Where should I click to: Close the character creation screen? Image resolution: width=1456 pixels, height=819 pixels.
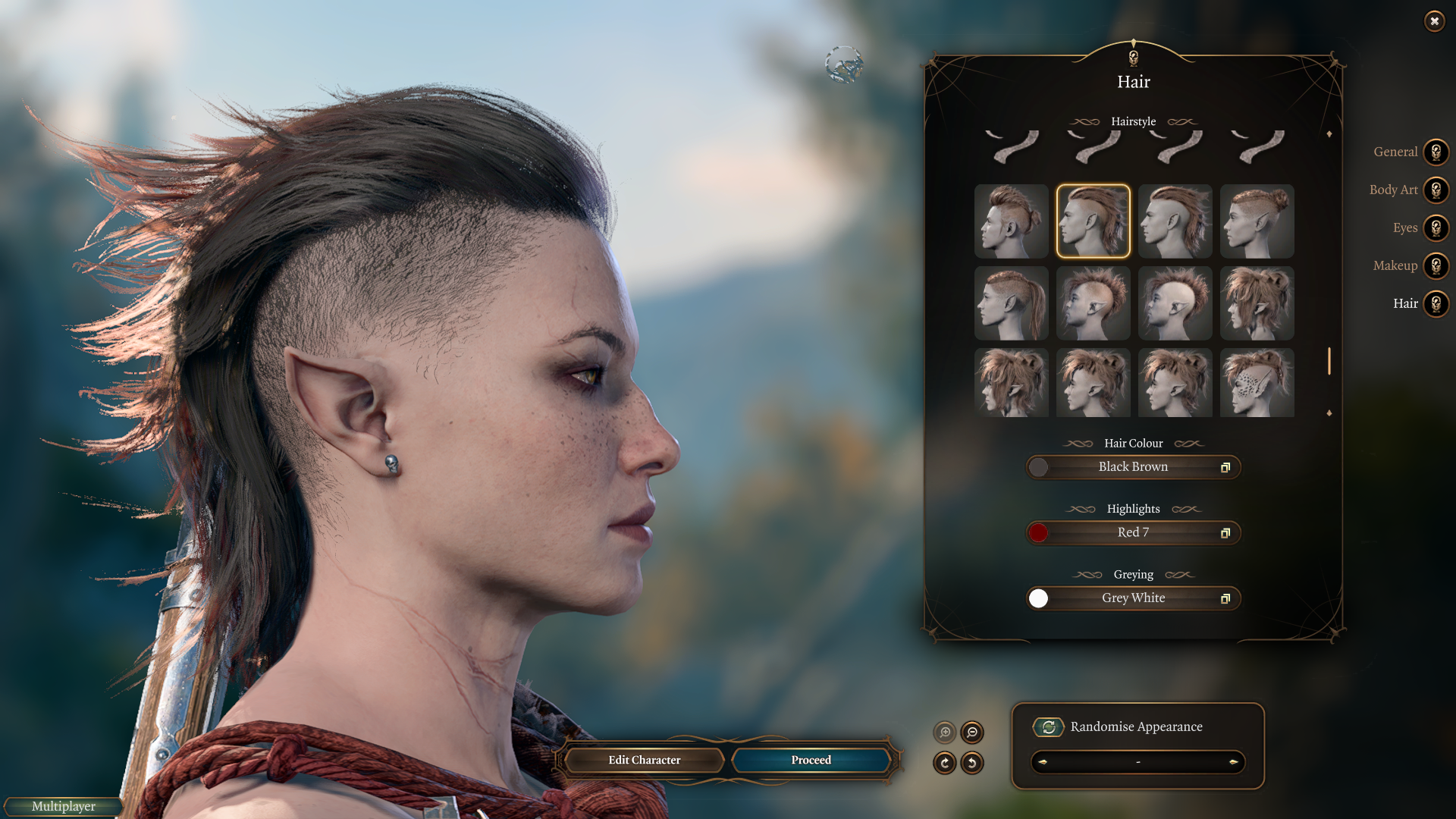pos(1434,21)
